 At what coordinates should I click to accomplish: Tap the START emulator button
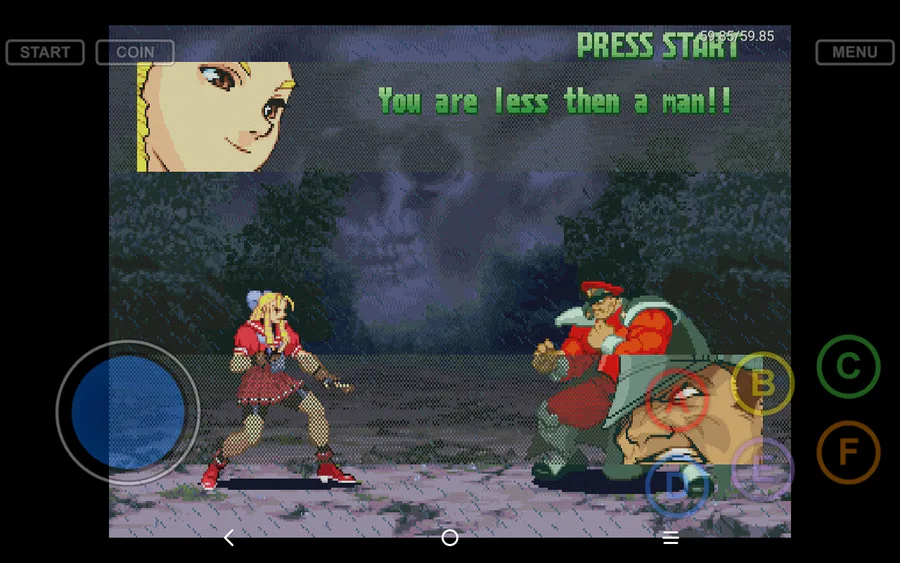45,52
